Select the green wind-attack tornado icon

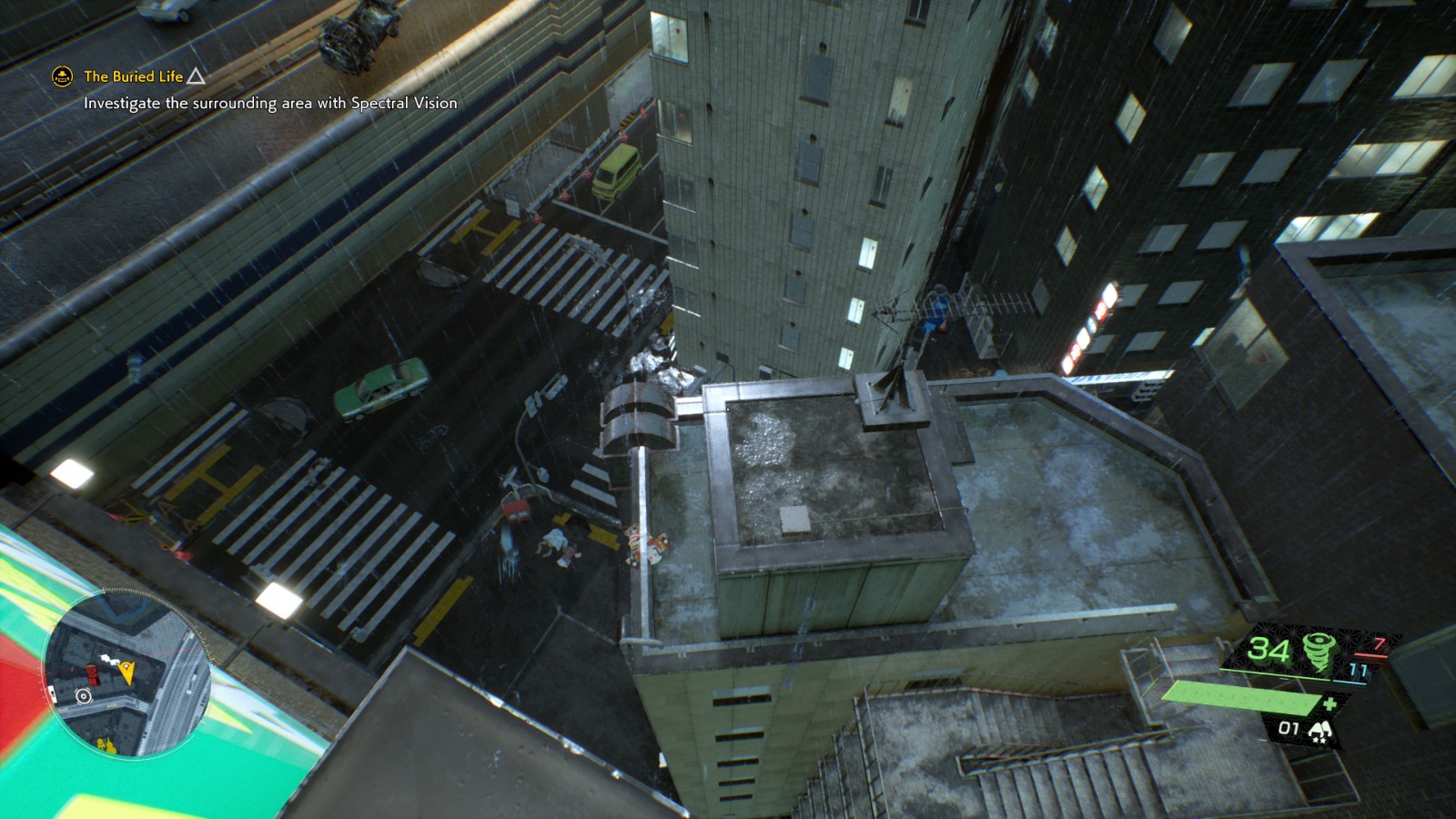point(1319,652)
